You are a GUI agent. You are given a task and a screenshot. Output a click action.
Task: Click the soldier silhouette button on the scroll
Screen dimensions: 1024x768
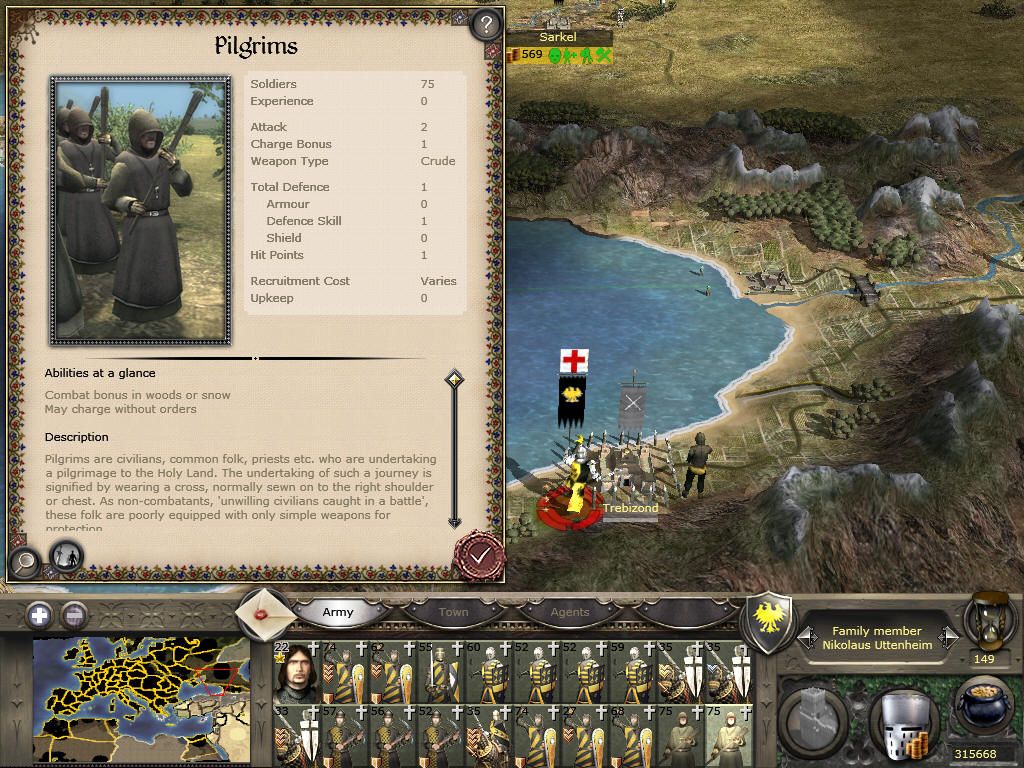click(x=65, y=556)
